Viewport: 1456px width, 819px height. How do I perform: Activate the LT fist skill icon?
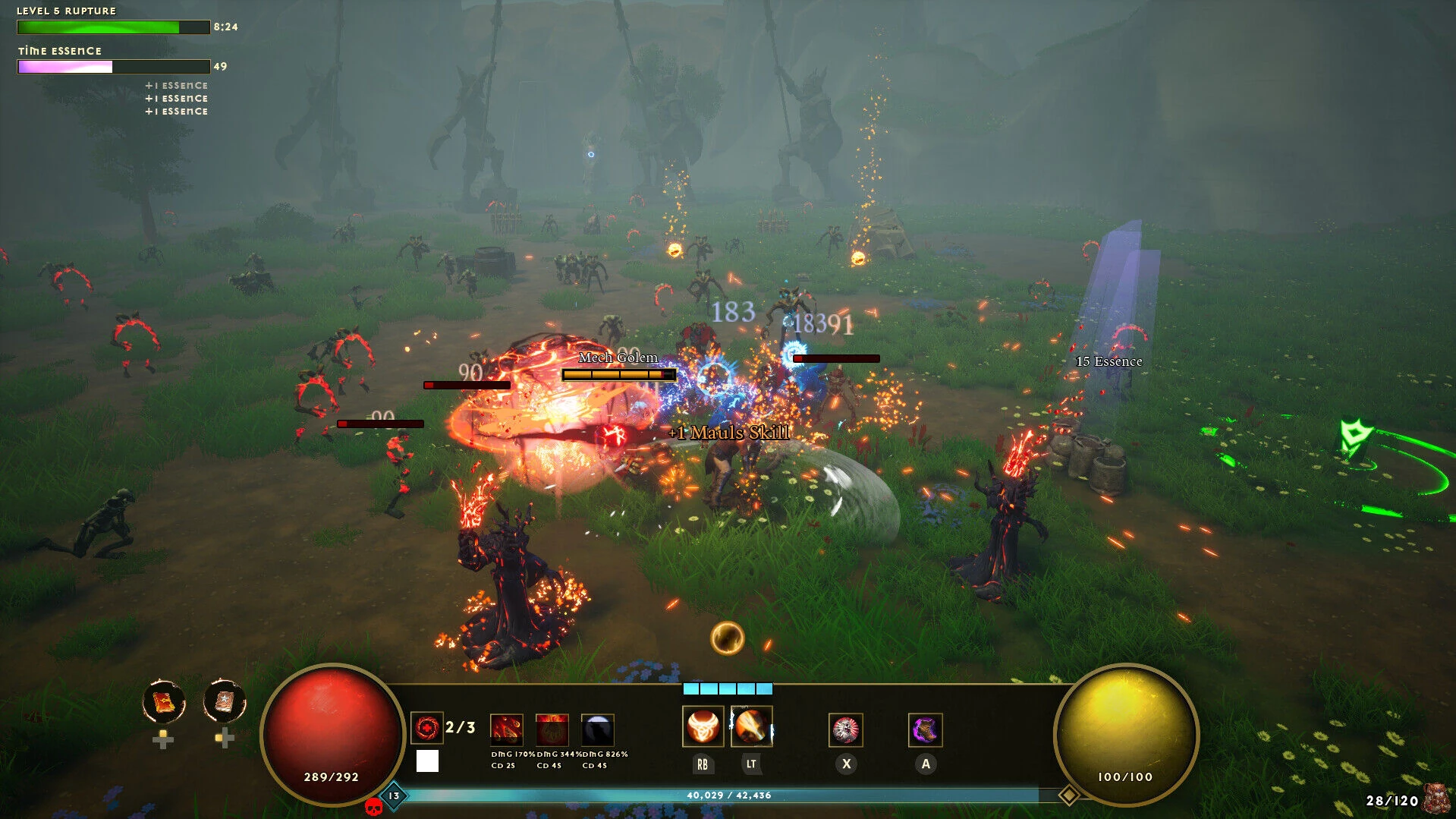point(752,727)
